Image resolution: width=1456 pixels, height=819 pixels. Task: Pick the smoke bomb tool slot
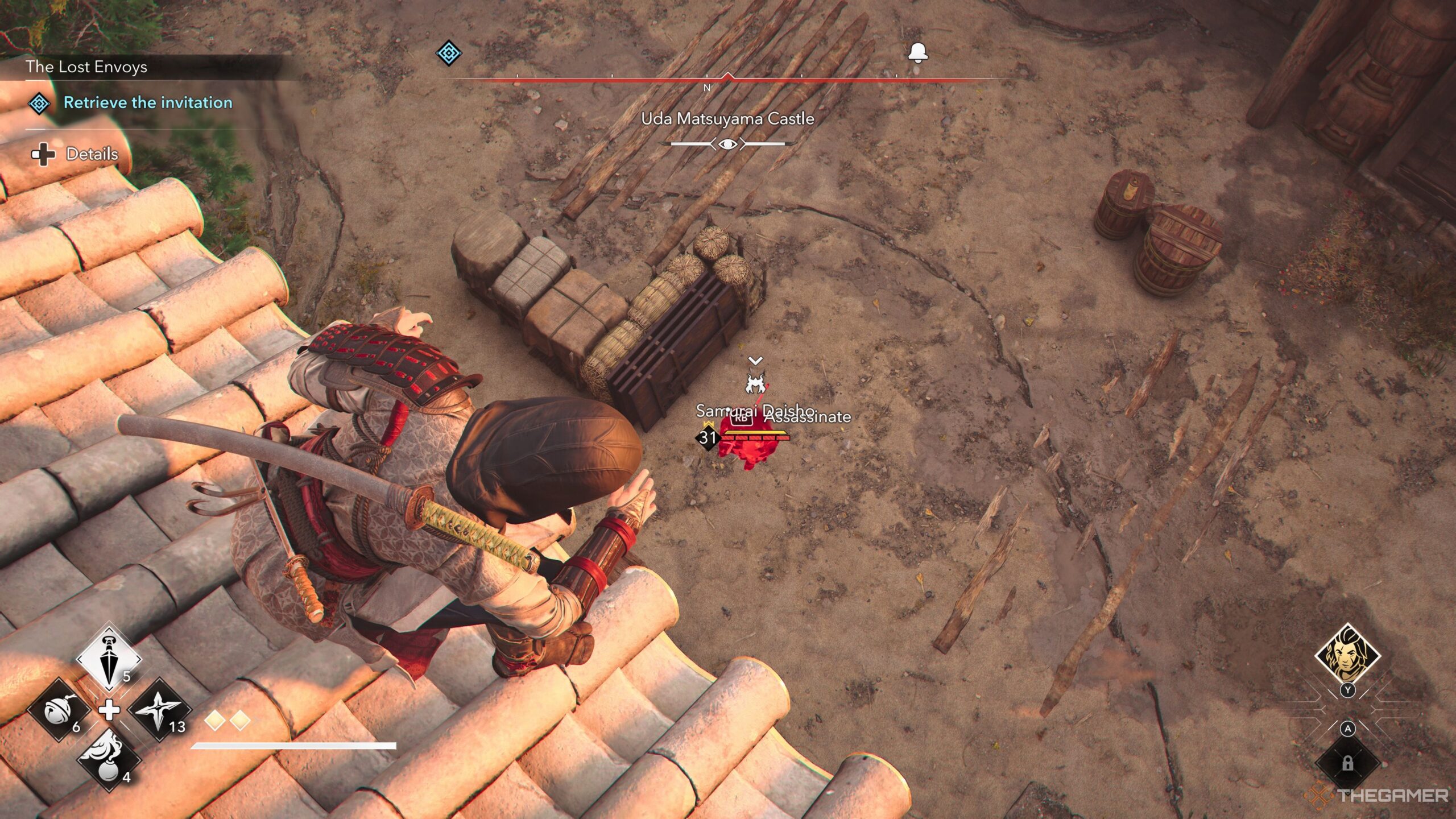click(109, 759)
